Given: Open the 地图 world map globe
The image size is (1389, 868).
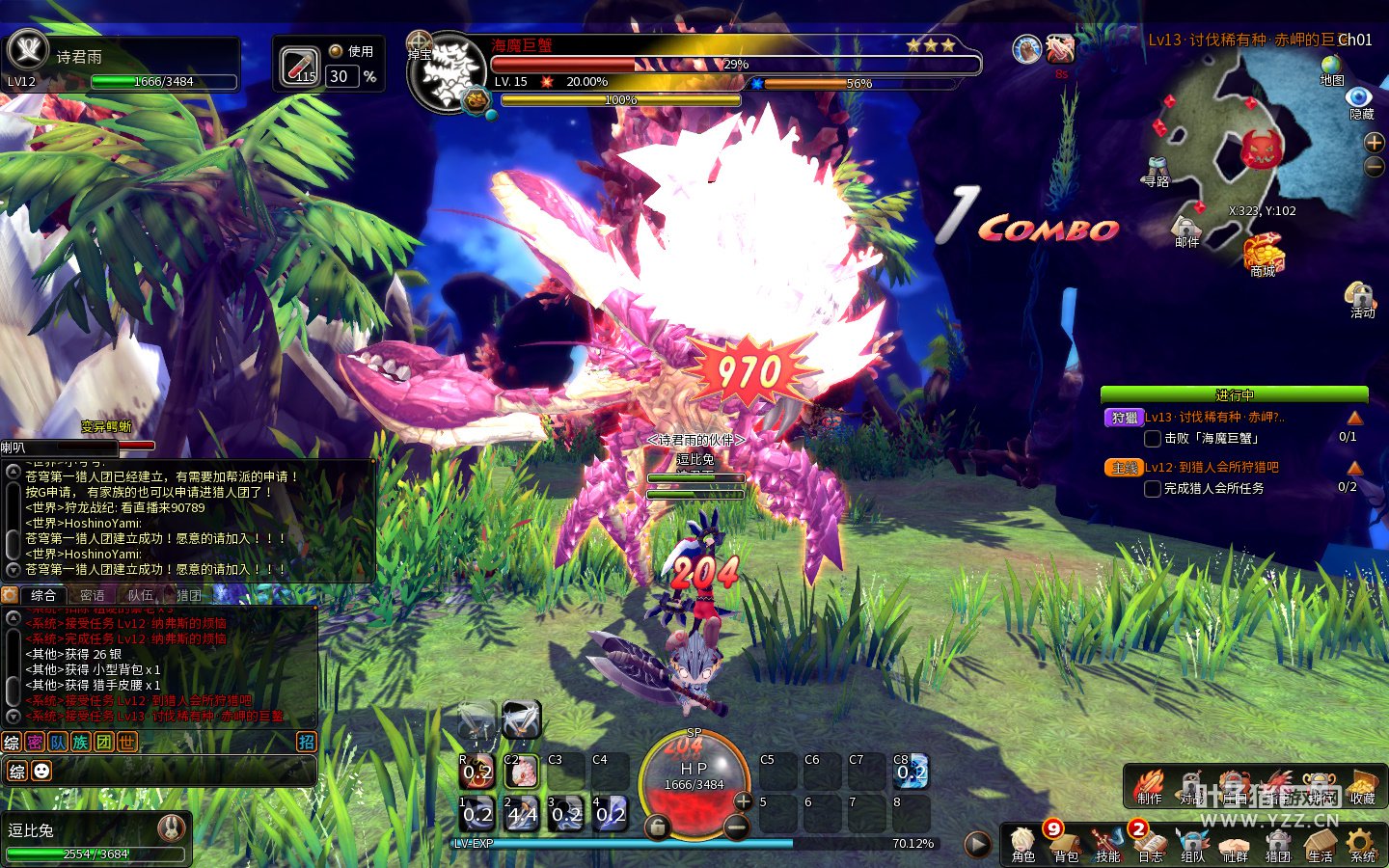Looking at the screenshot, I should point(1332,68).
